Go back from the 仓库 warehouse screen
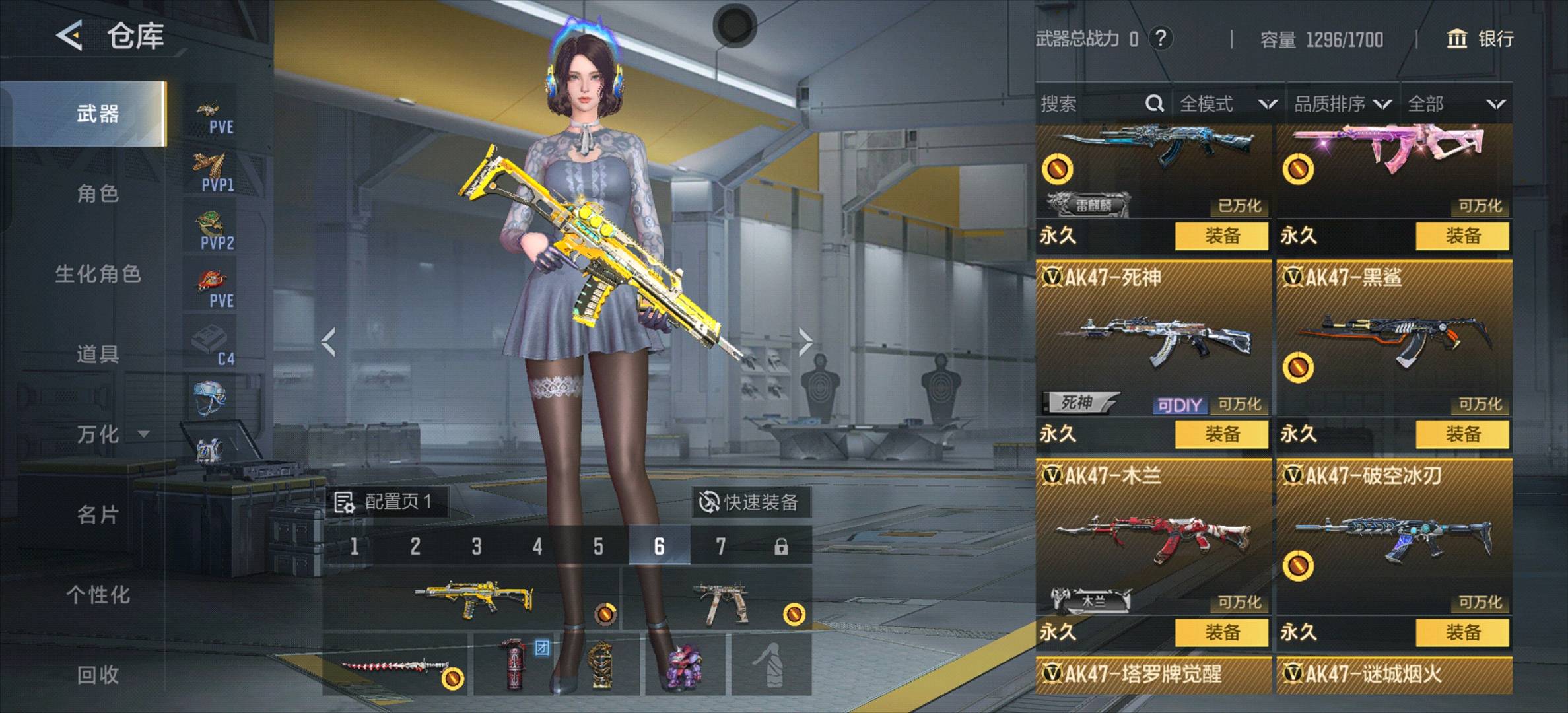Image resolution: width=1568 pixels, height=713 pixels. (x=69, y=35)
